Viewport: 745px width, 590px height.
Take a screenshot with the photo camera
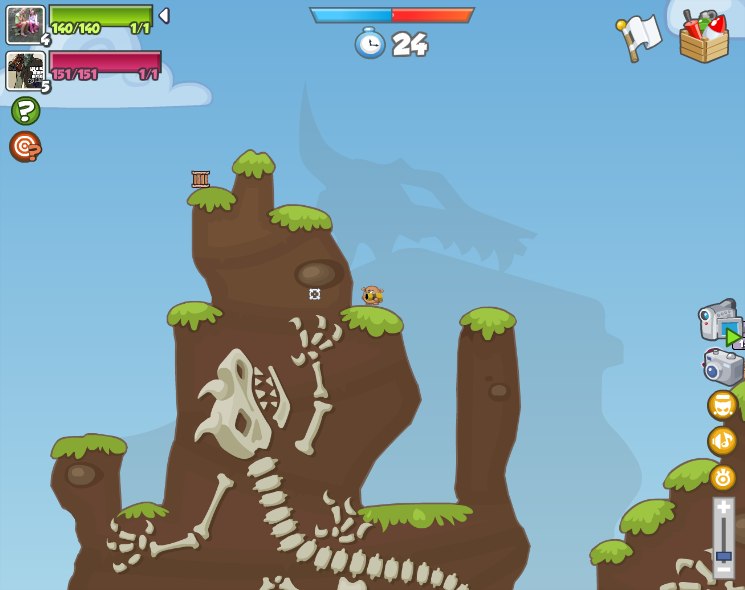click(722, 367)
